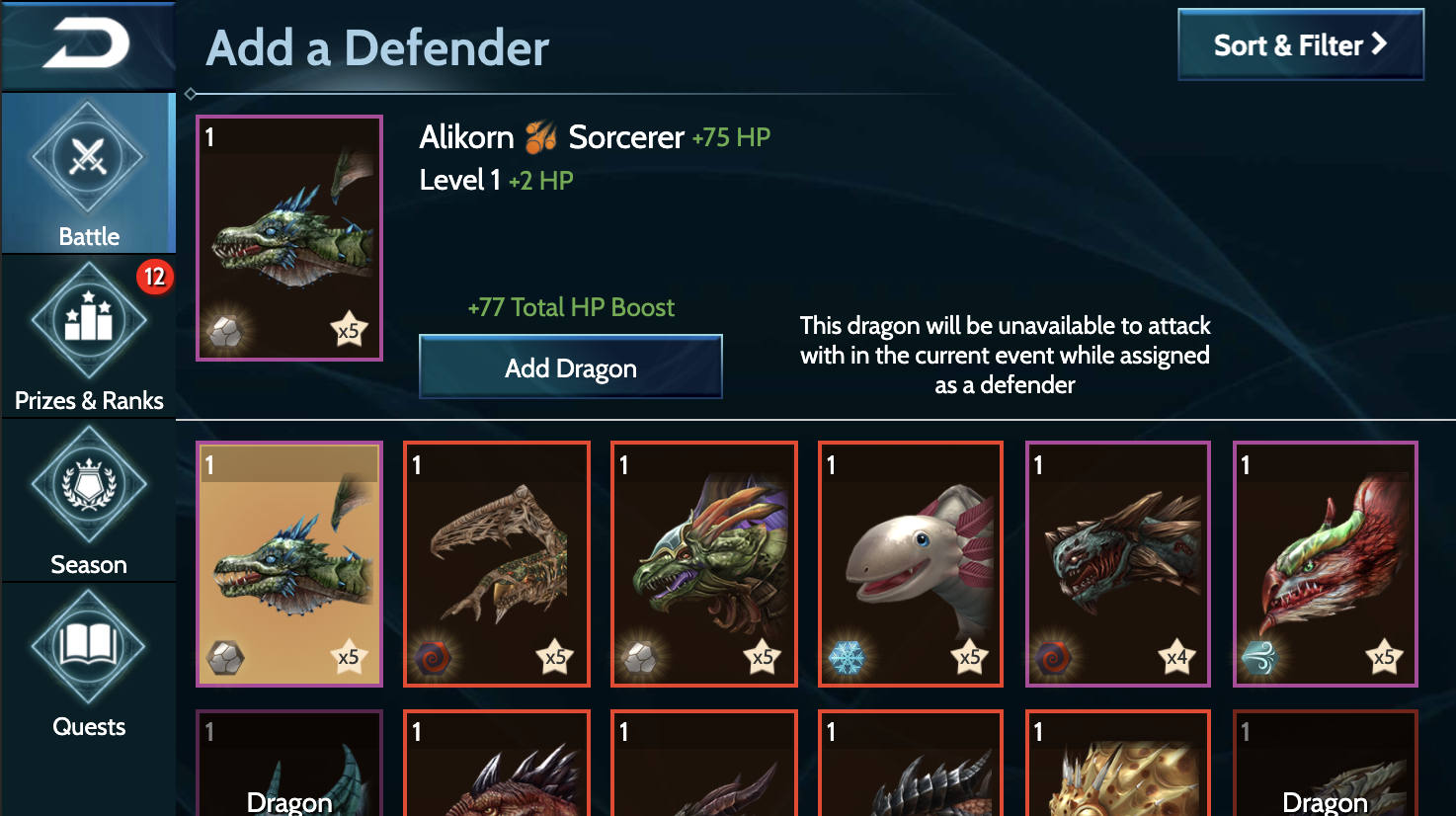This screenshot has height=816, width=1456.
Task: Expand the Sort & Filter panel
Action: click(x=1300, y=44)
